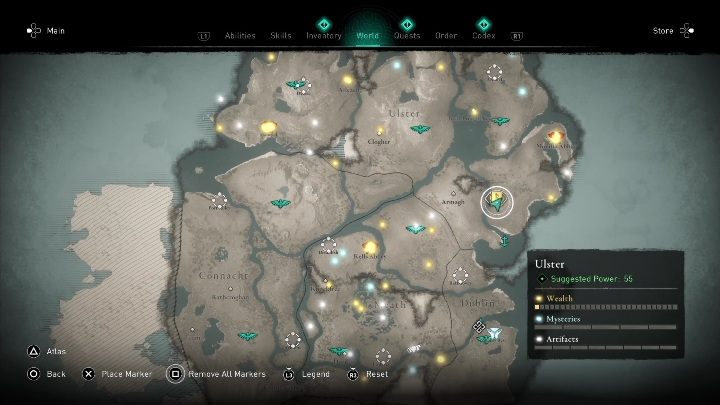The image size is (720, 405).
Task: Switch to the Abilities tab
Action: (x=239, y=35)
